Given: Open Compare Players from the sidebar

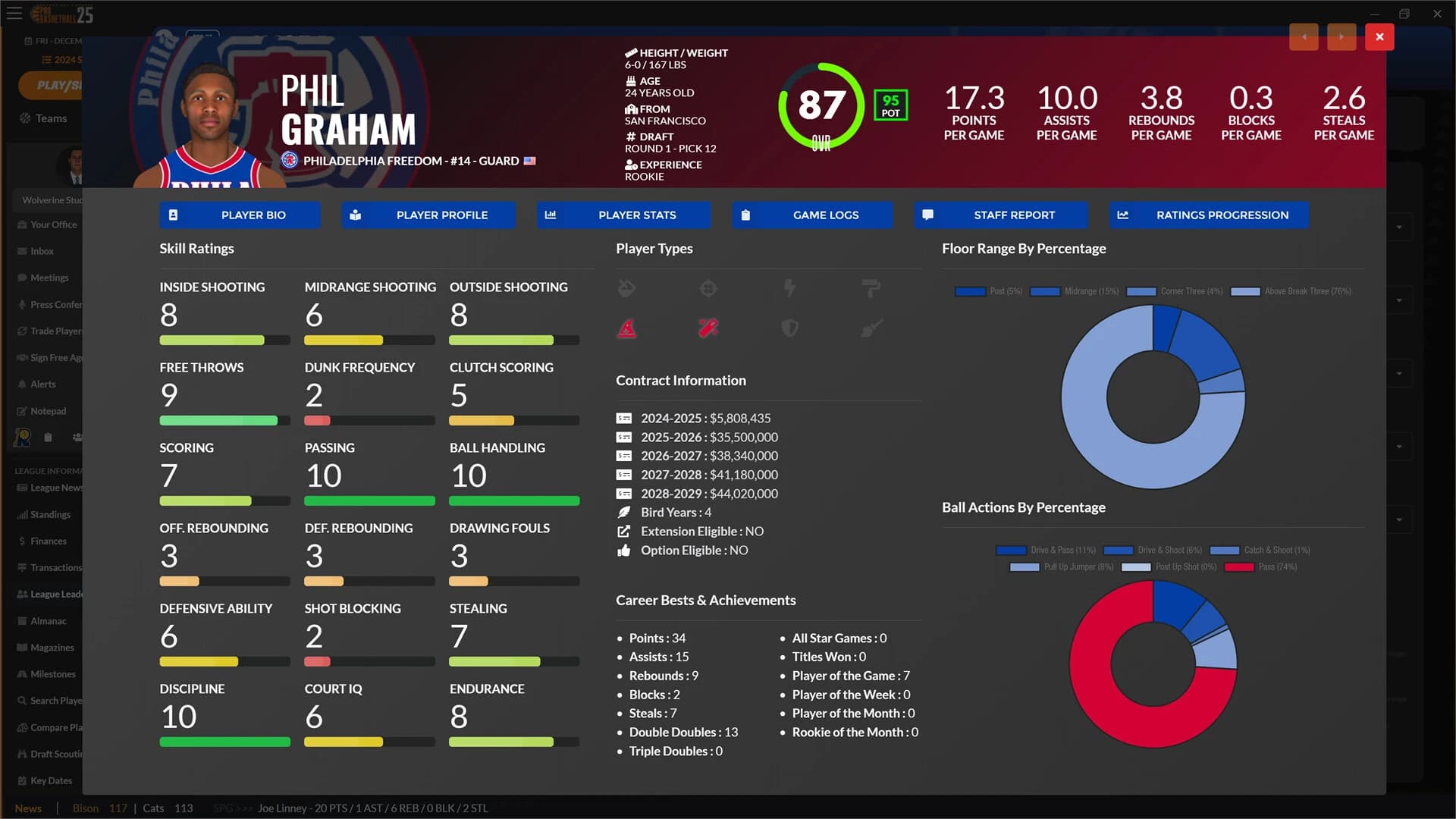Looking at the screenshot, I should pos(22,726).
